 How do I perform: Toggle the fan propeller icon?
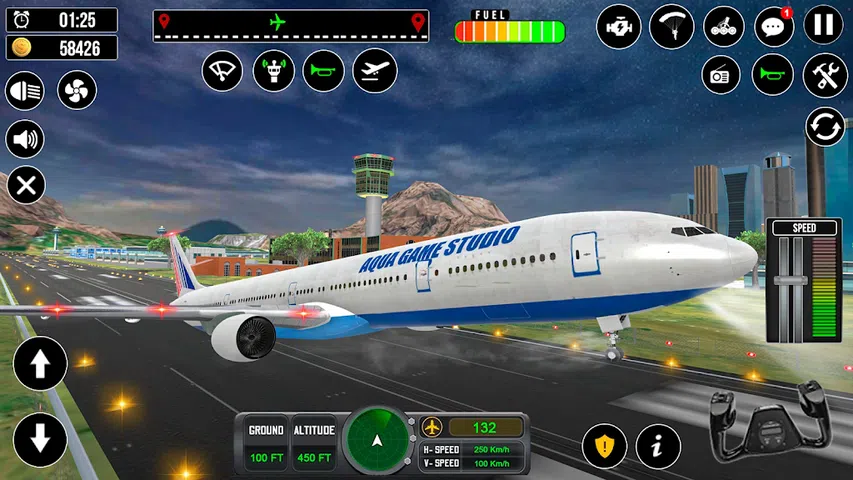tap(76, 92)
